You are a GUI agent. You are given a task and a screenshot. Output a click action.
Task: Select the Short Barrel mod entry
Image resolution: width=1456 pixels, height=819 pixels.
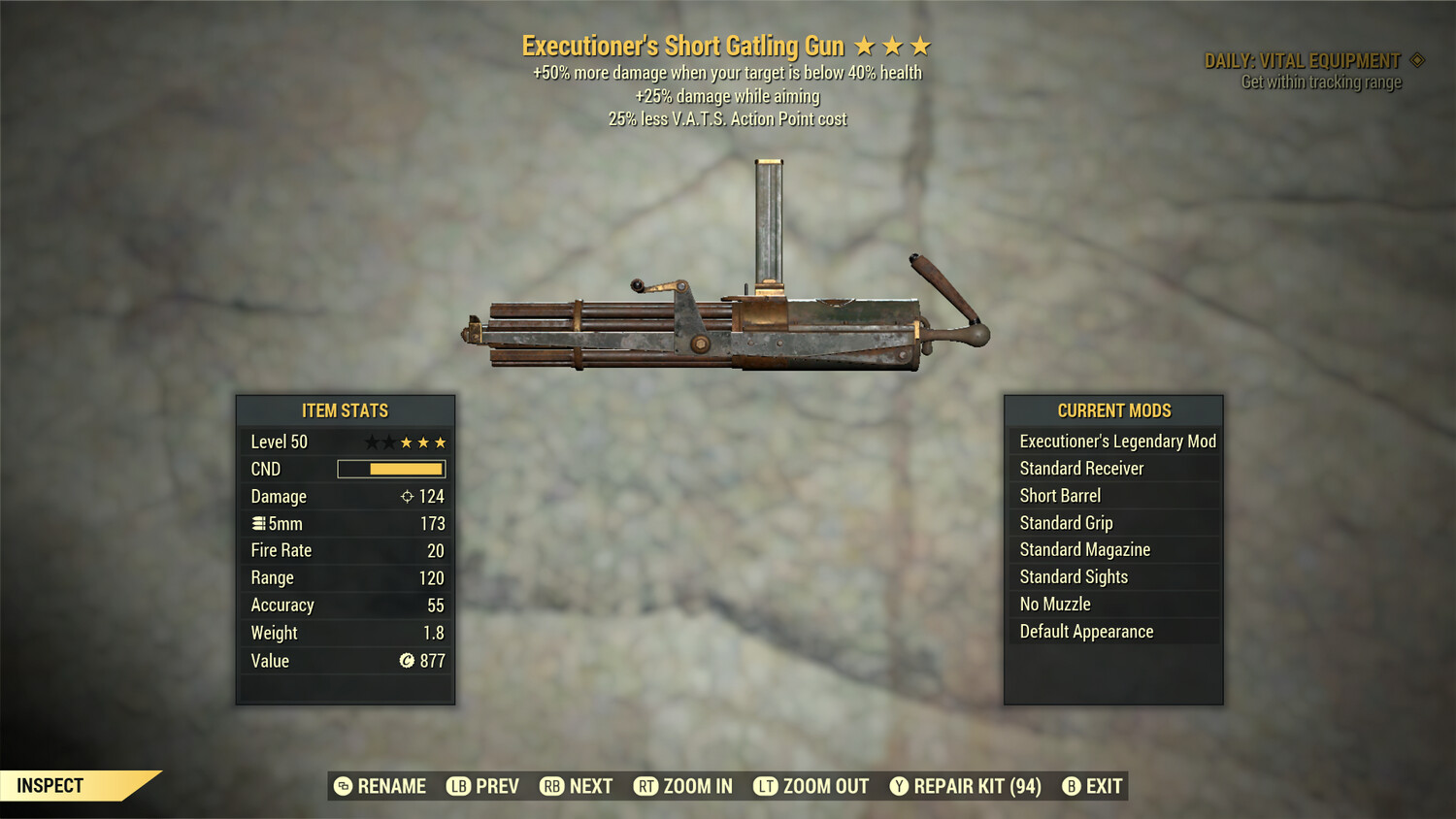click(1059, 495)
